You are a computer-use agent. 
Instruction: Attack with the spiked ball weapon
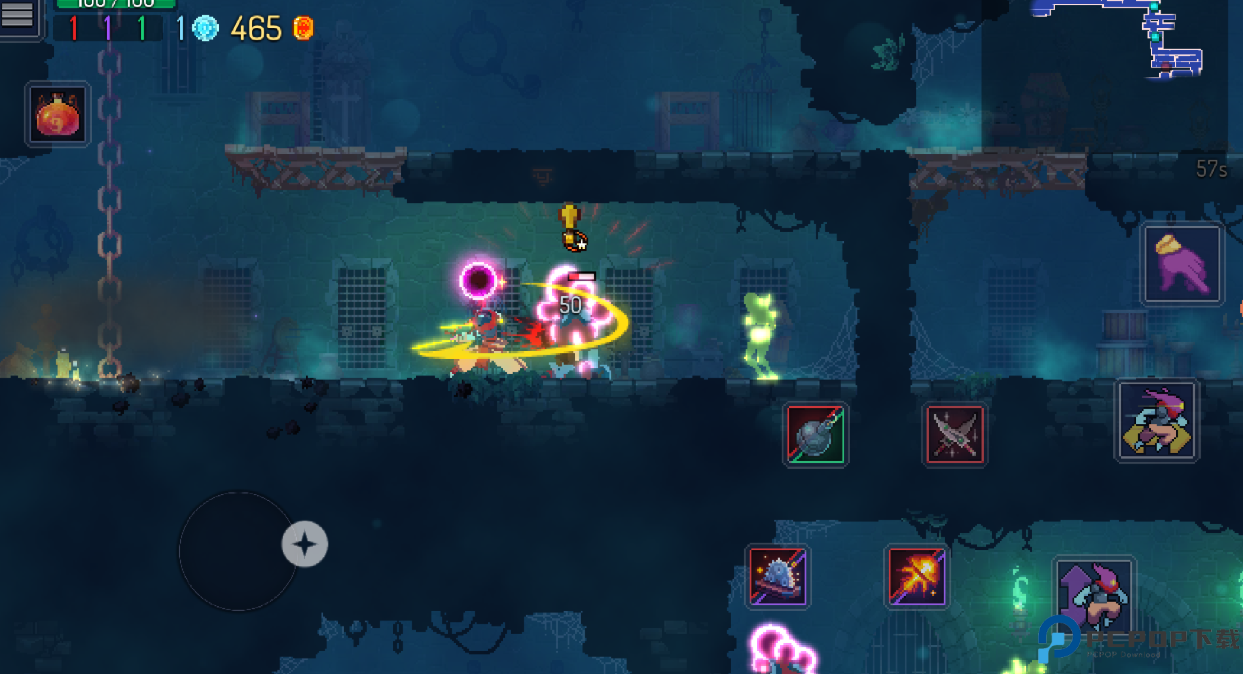[x=816, y=434]
